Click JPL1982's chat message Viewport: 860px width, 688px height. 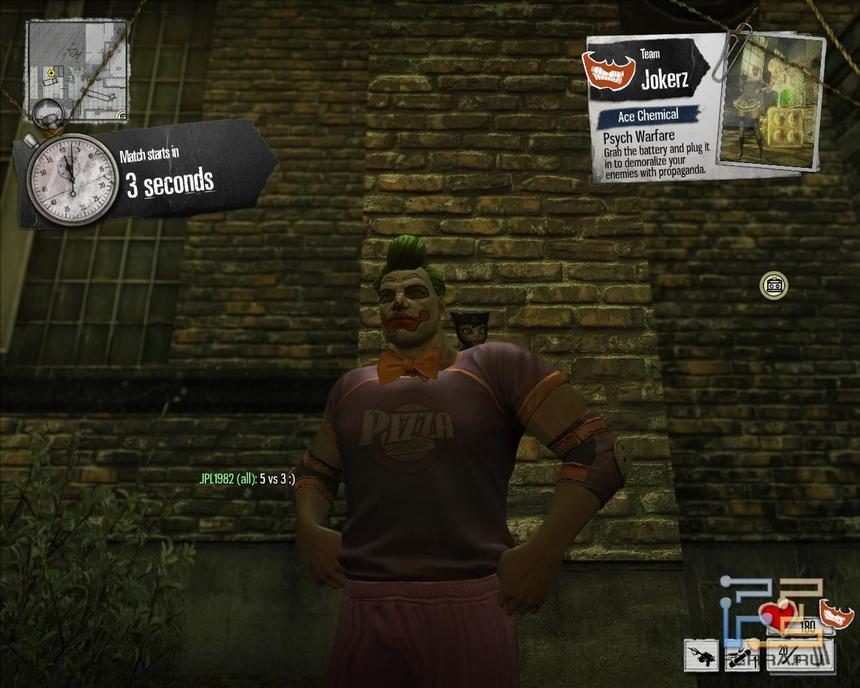pyautogui.click(x=247, y=479)
